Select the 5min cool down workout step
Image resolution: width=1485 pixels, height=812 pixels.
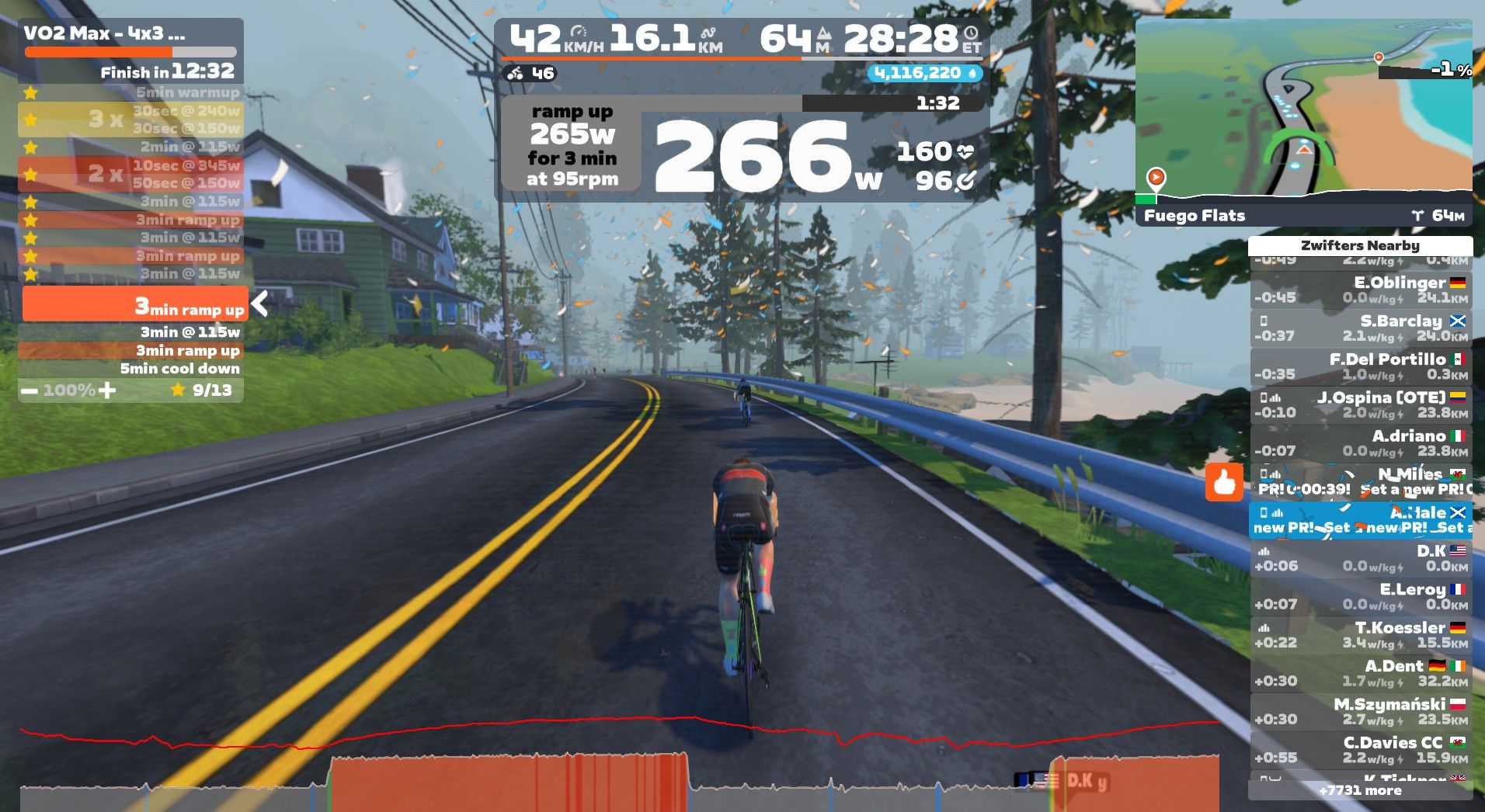pyautogui.click(x=179, y=369)
